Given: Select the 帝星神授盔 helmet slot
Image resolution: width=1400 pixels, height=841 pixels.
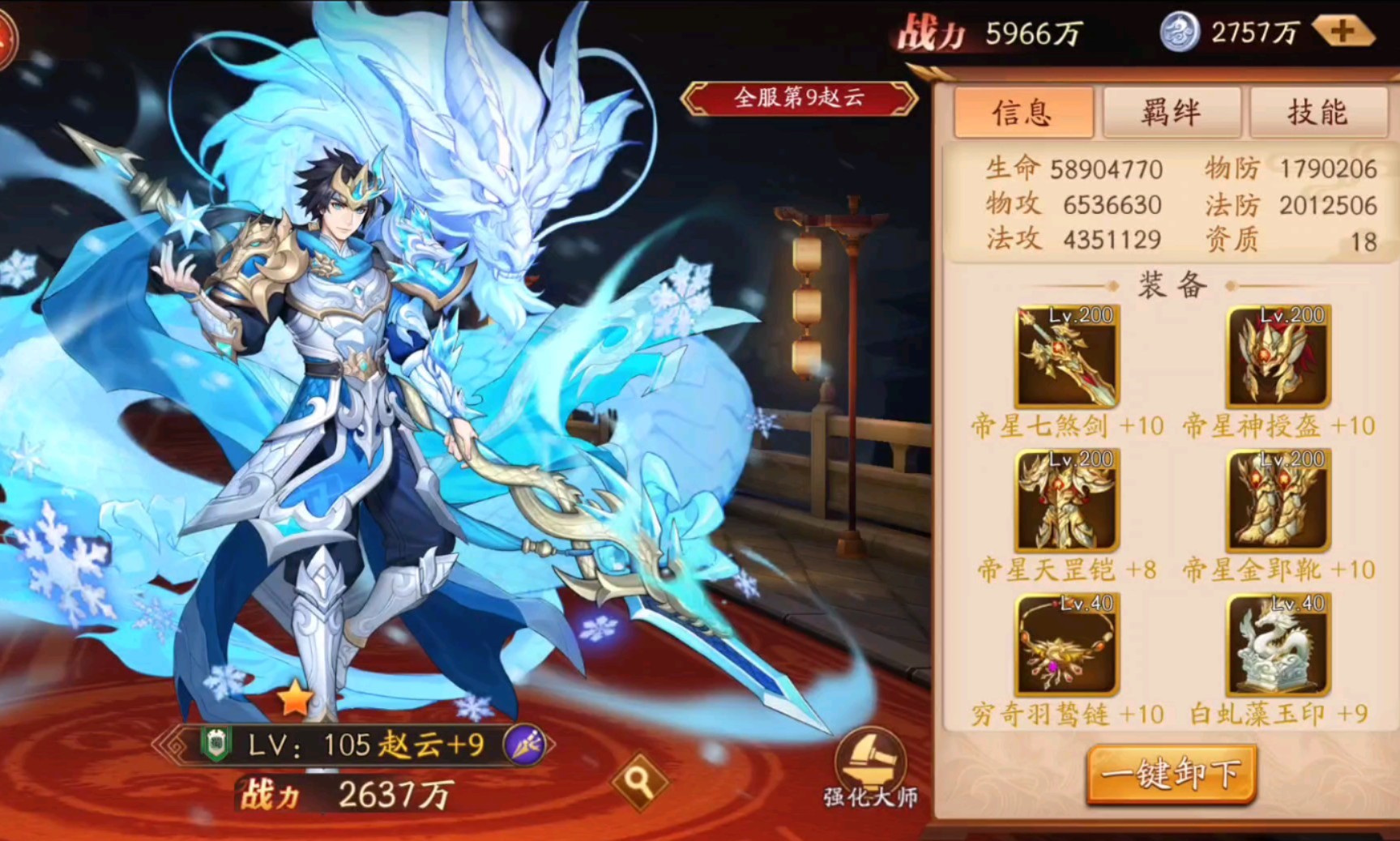Looking at the screenshot, I should coord(1278,356).
